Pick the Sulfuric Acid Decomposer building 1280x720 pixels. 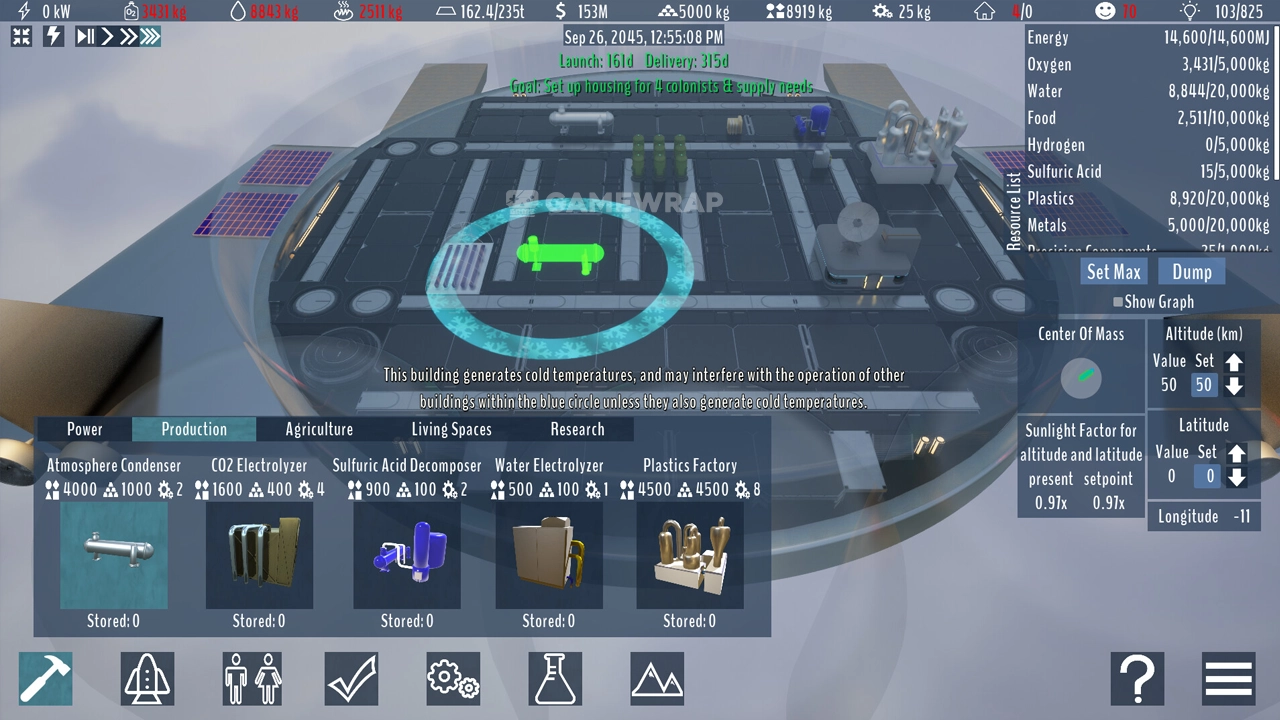pos(407,555)
